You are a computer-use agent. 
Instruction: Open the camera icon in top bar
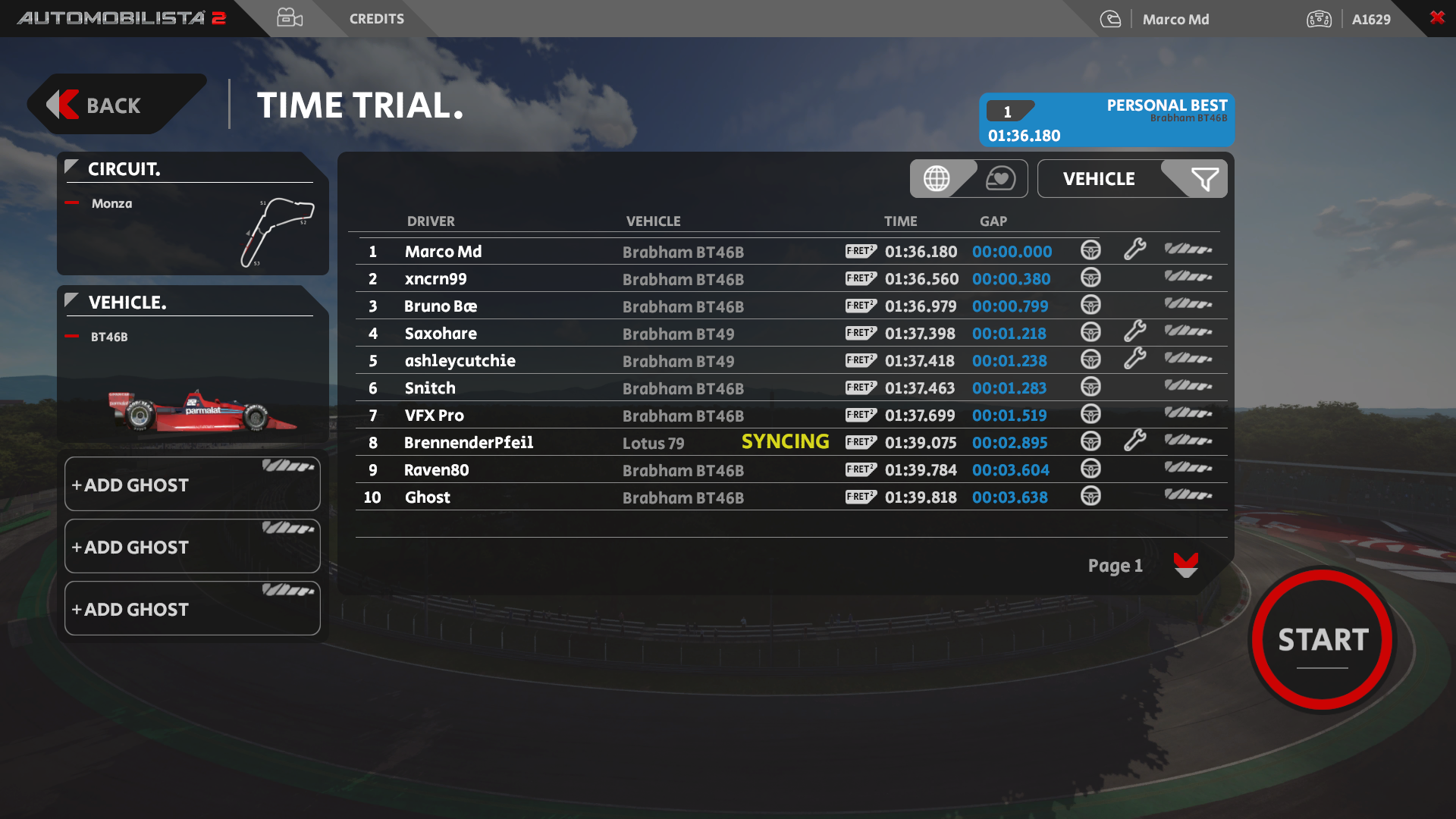[290, 18]
